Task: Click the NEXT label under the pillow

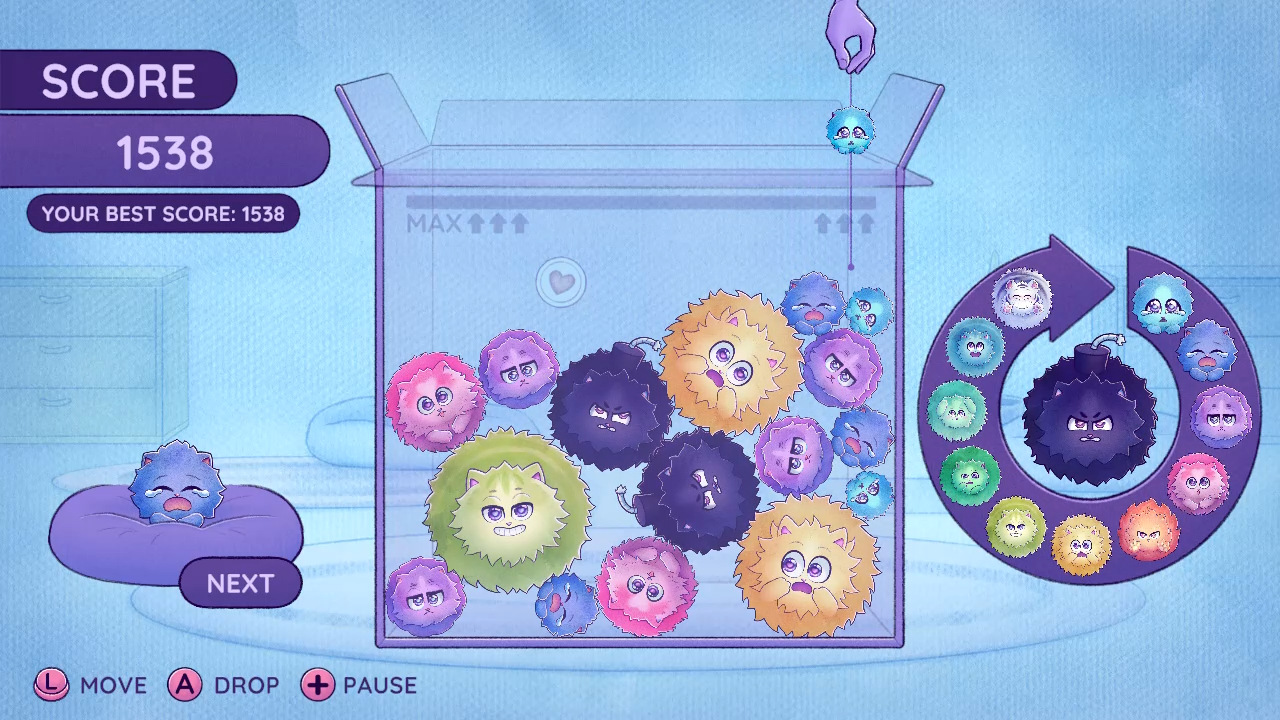Action: (x=240, y=583)
